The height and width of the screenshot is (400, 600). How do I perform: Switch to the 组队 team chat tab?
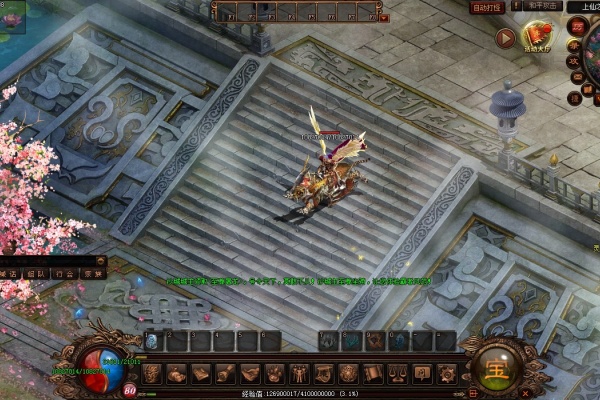[36, 273]
